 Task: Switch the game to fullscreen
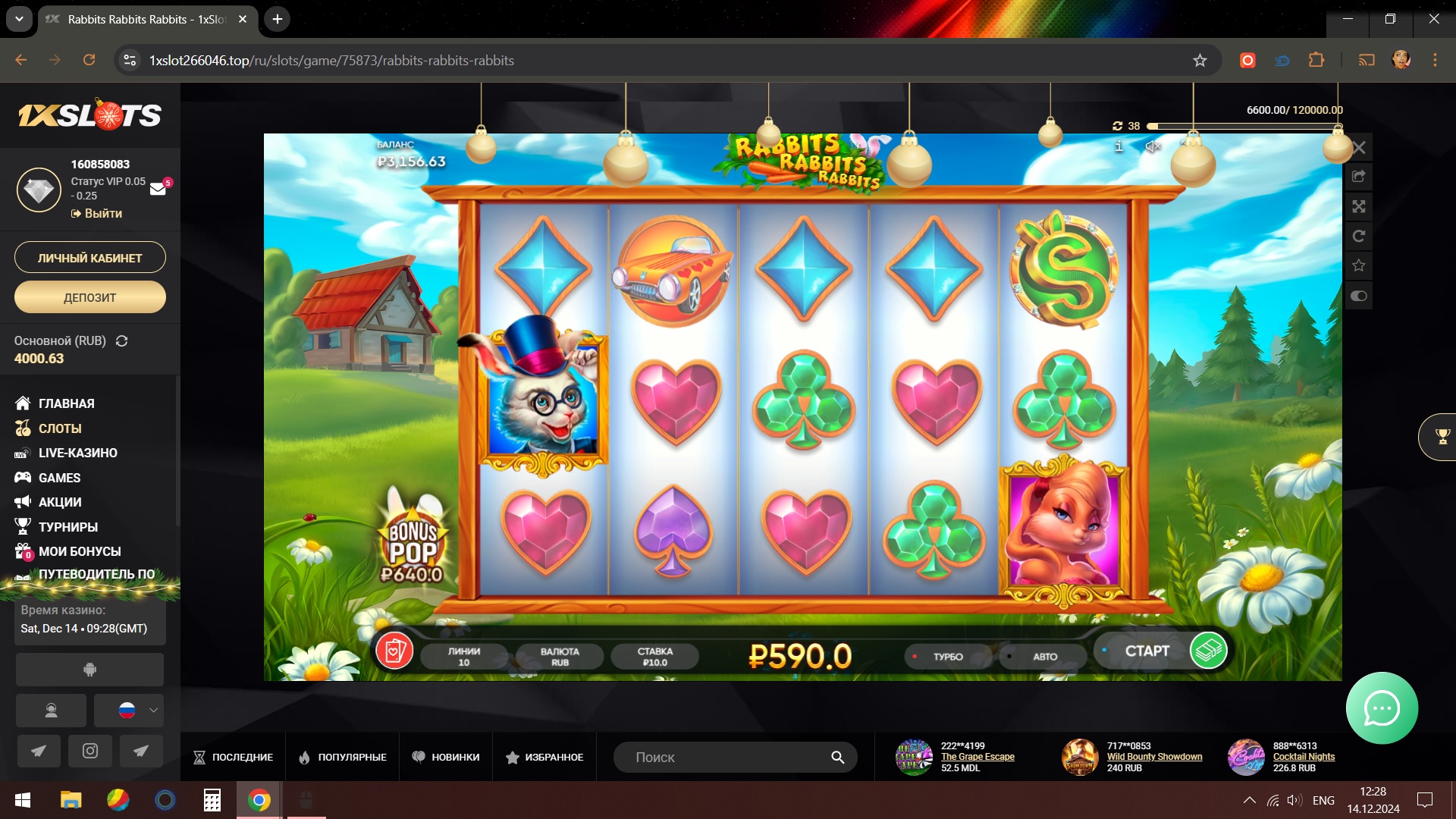point(1358,206)
